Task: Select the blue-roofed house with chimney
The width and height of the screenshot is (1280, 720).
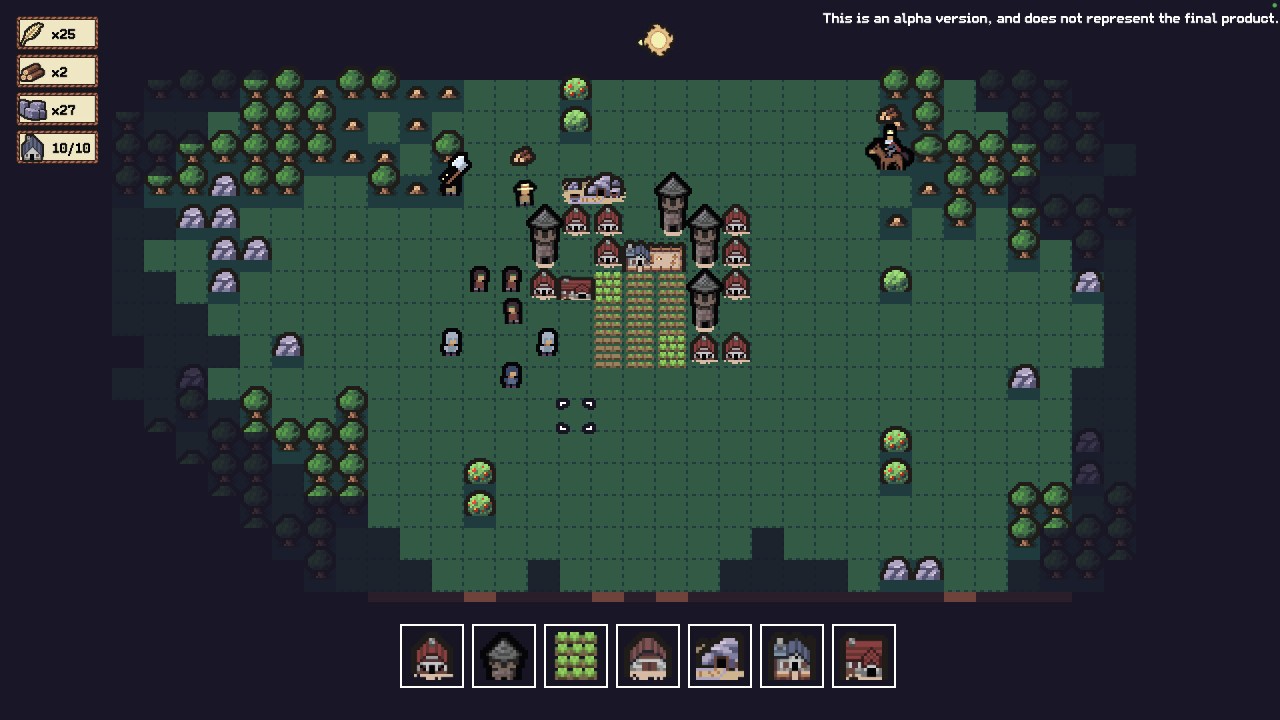Action: point(792,656)
